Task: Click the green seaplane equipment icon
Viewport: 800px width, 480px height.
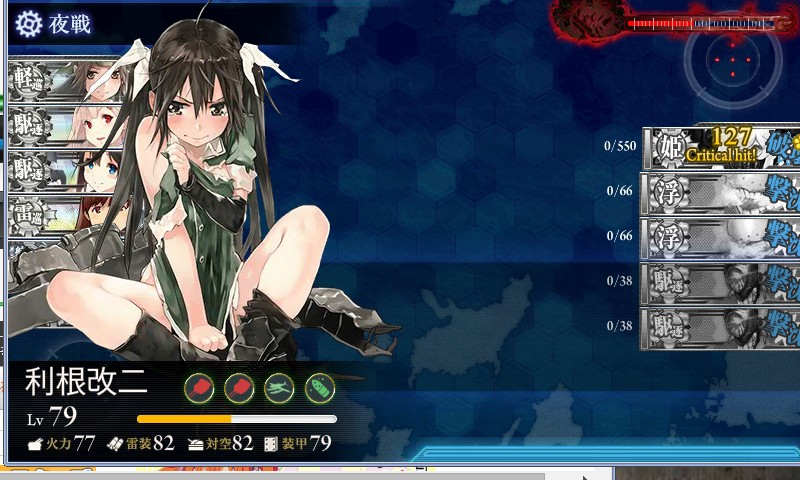Action: pyautogui.click(x=279, y=387)
